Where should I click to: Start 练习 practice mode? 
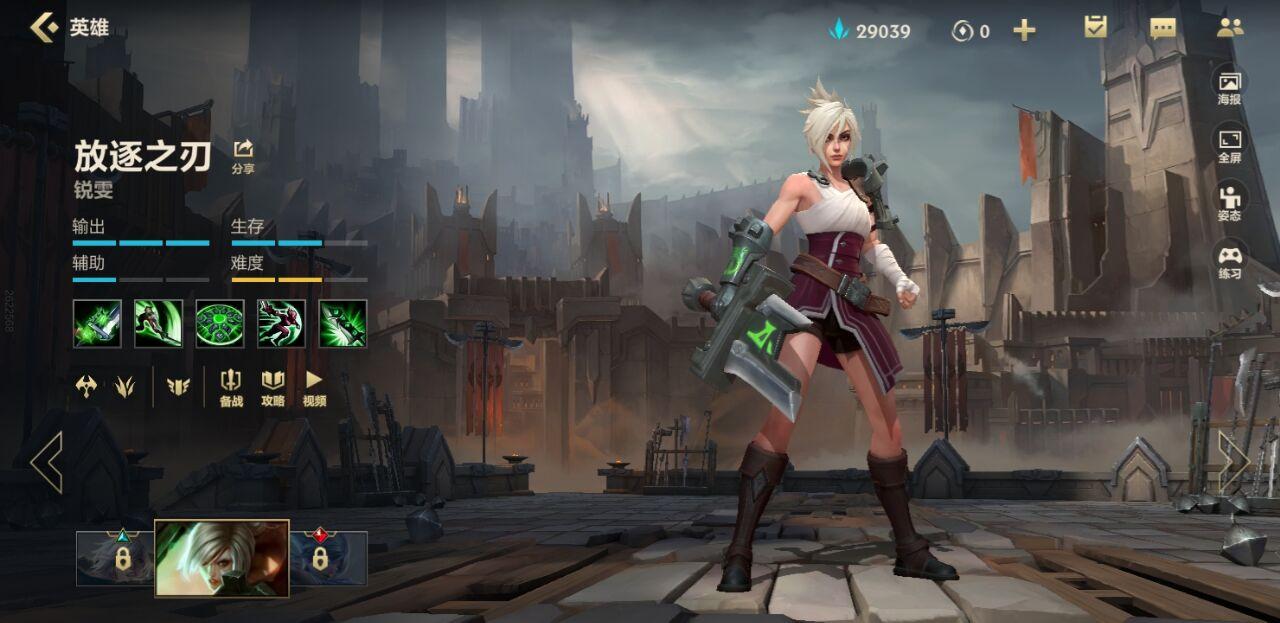coord(1229,261)
